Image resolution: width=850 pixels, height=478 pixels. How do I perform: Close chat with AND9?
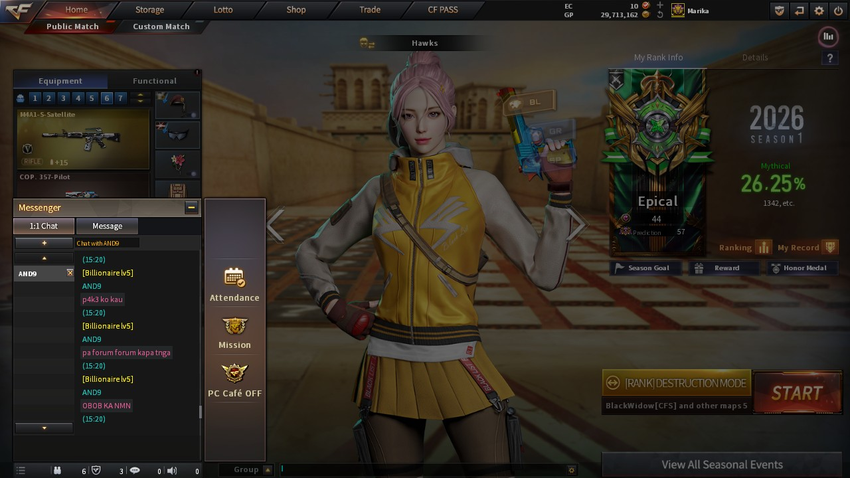click(69, 273)
